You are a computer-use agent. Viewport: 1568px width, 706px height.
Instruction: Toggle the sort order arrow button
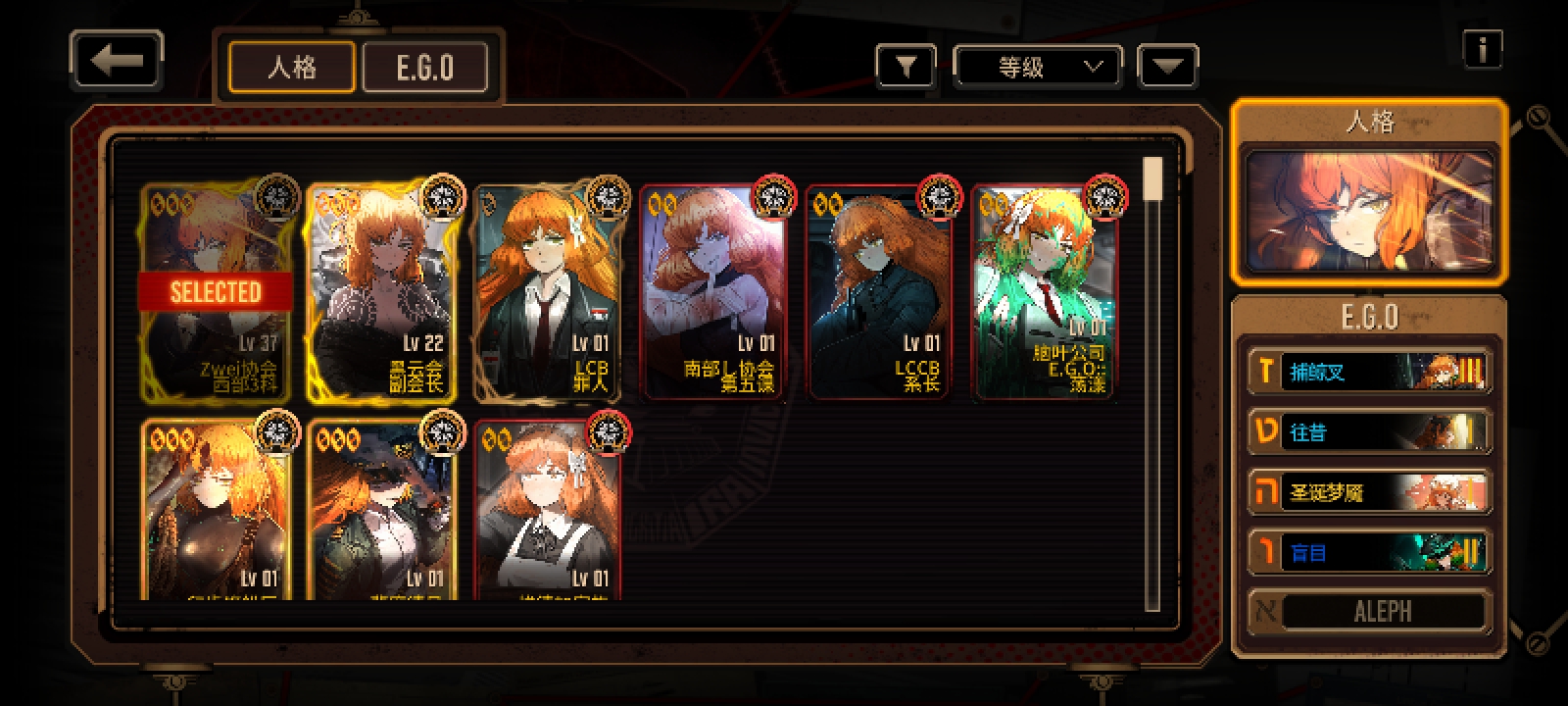click(x=1167, y=68)
